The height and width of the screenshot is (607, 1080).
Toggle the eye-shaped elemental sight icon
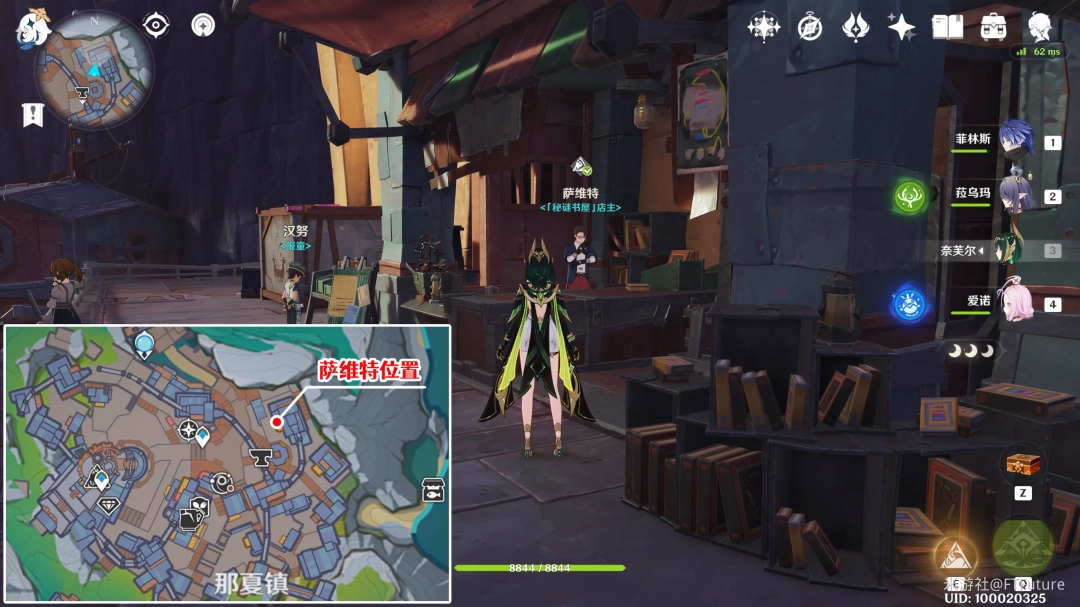pyautogui.click(x=156, y=25)
